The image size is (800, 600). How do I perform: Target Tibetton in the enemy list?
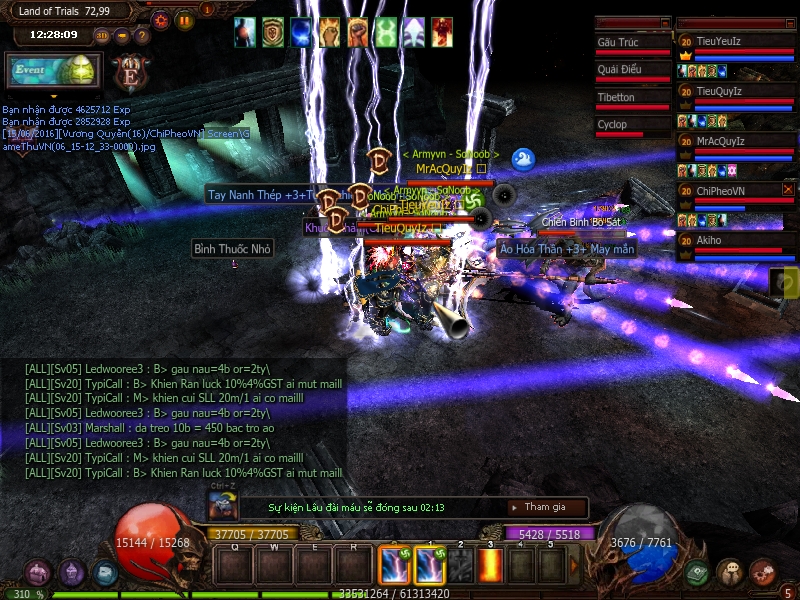pos(632,98)
